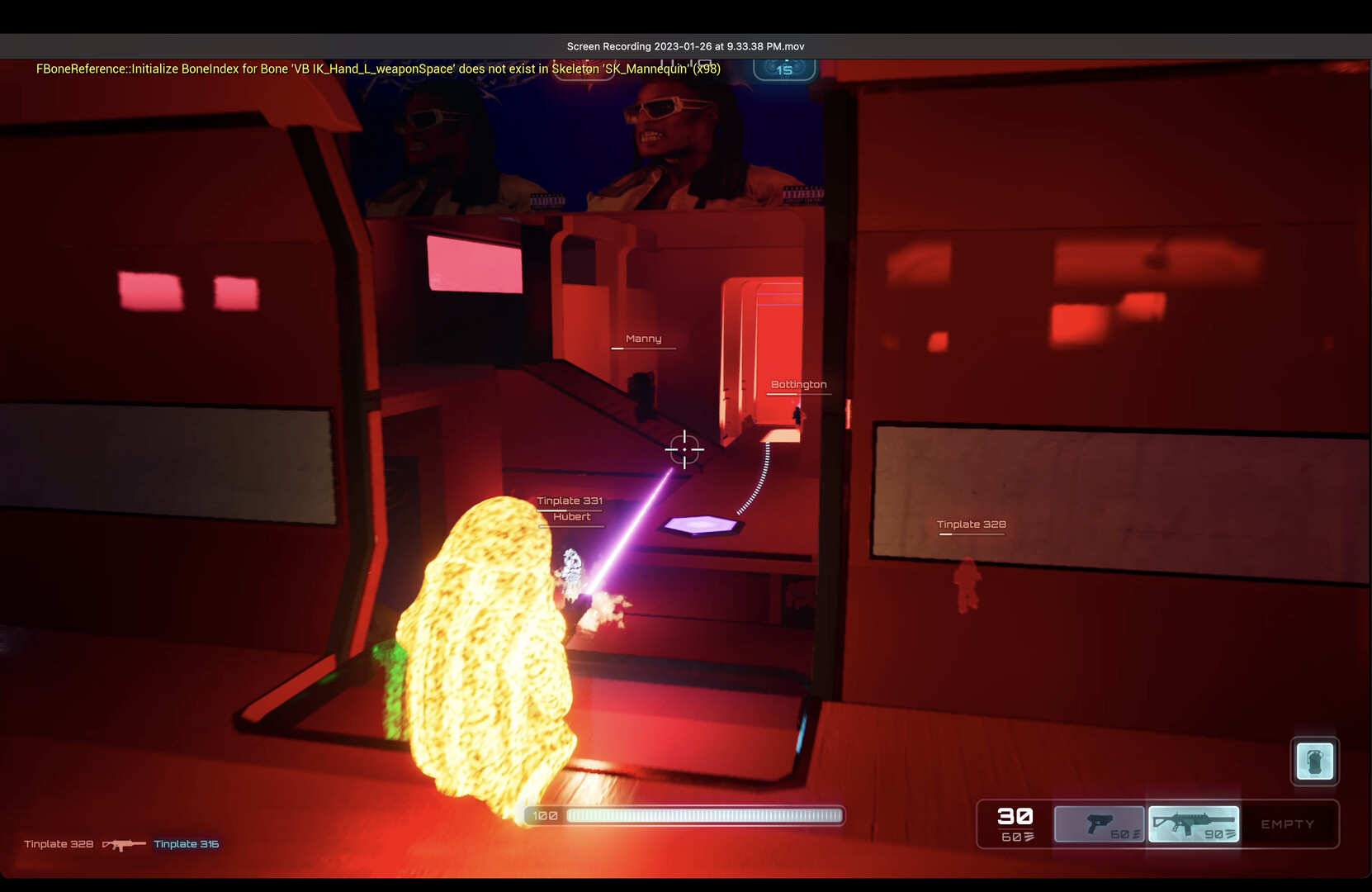Click the health bar showing 100
1372x892 pixels.
pos(685,815)
